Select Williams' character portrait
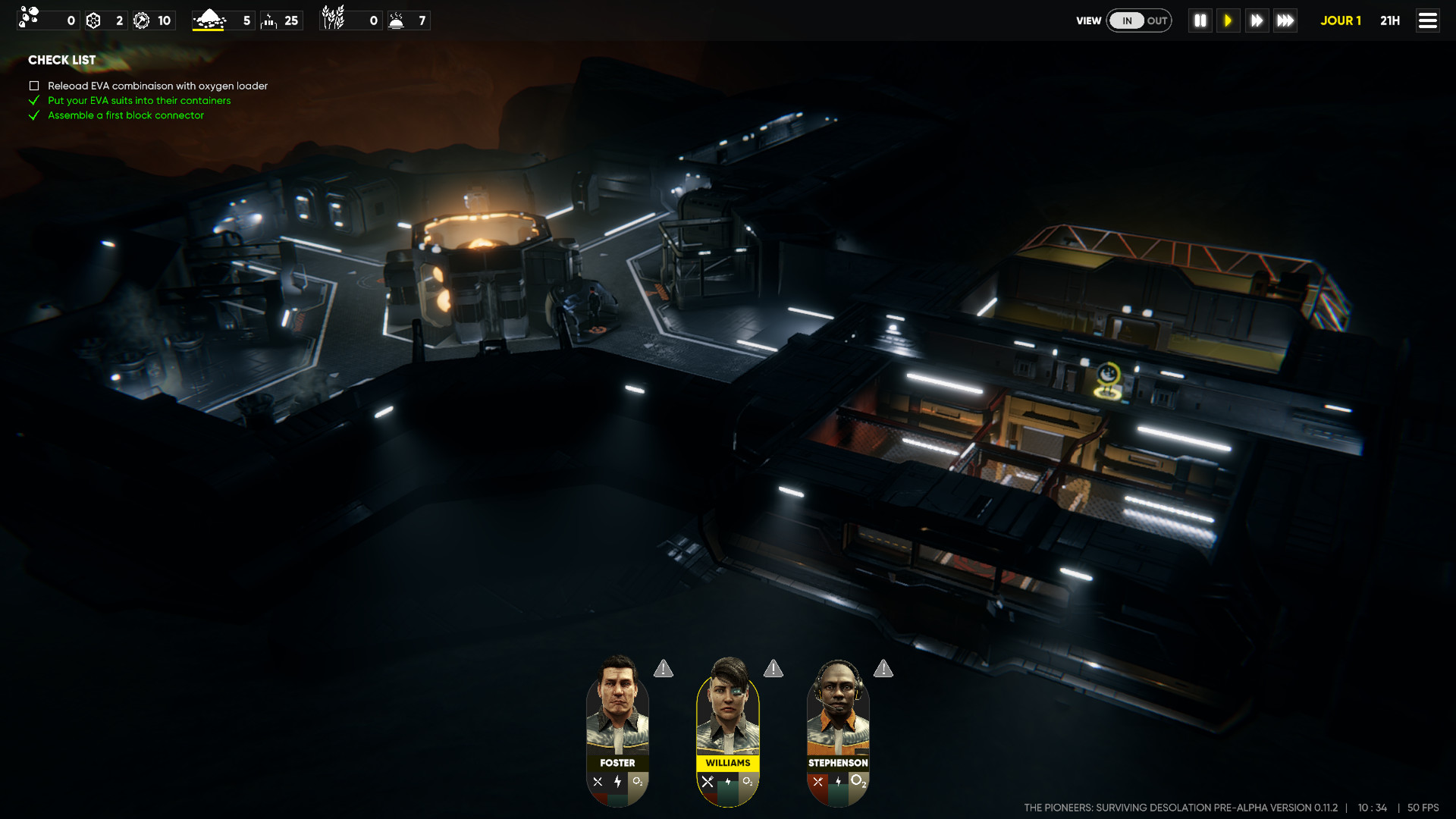 point(727,709)
